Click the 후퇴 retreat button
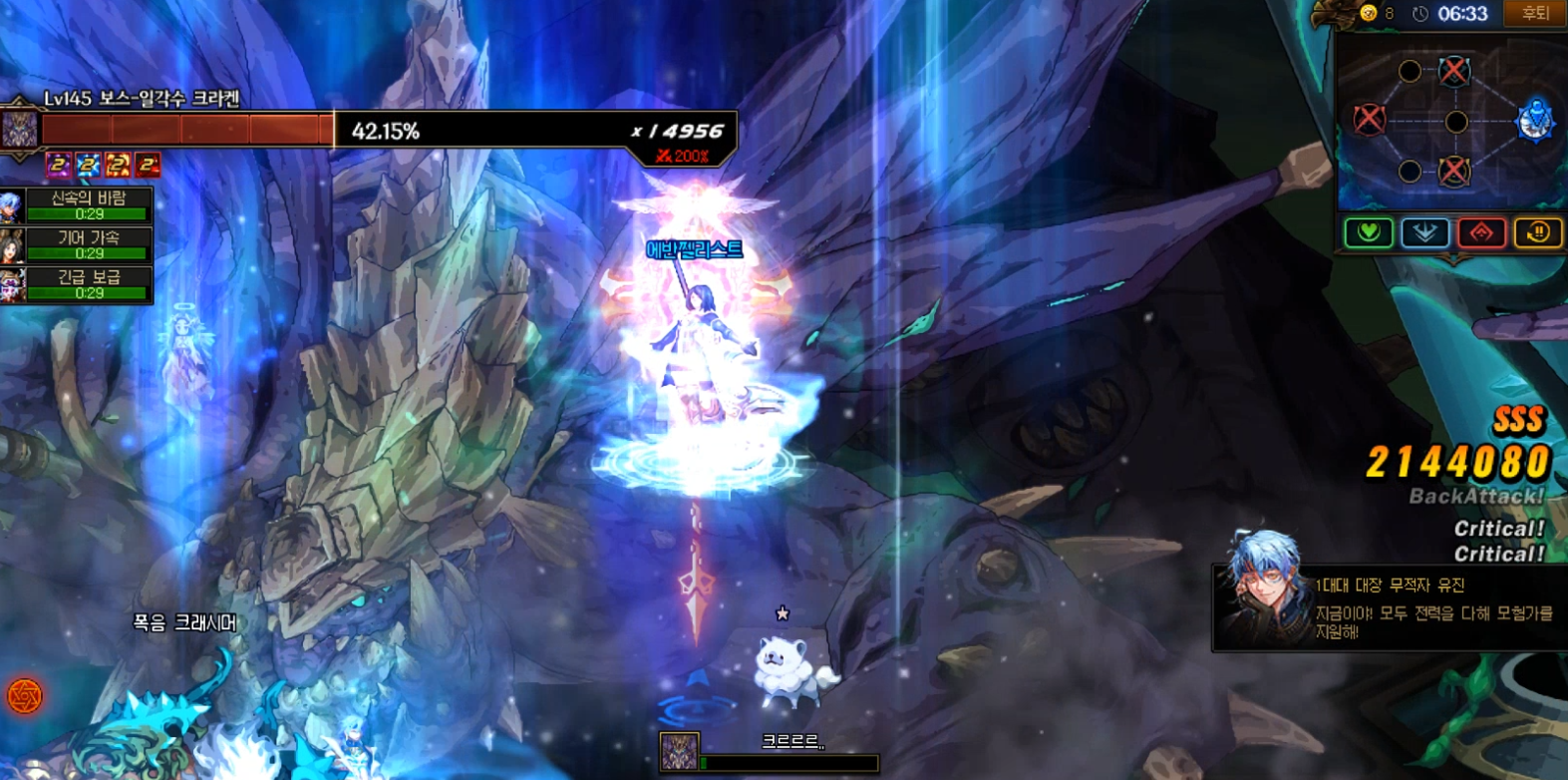Image resolution: width=1568 pixels, height=780 pixels. (x=1534, y=13)
